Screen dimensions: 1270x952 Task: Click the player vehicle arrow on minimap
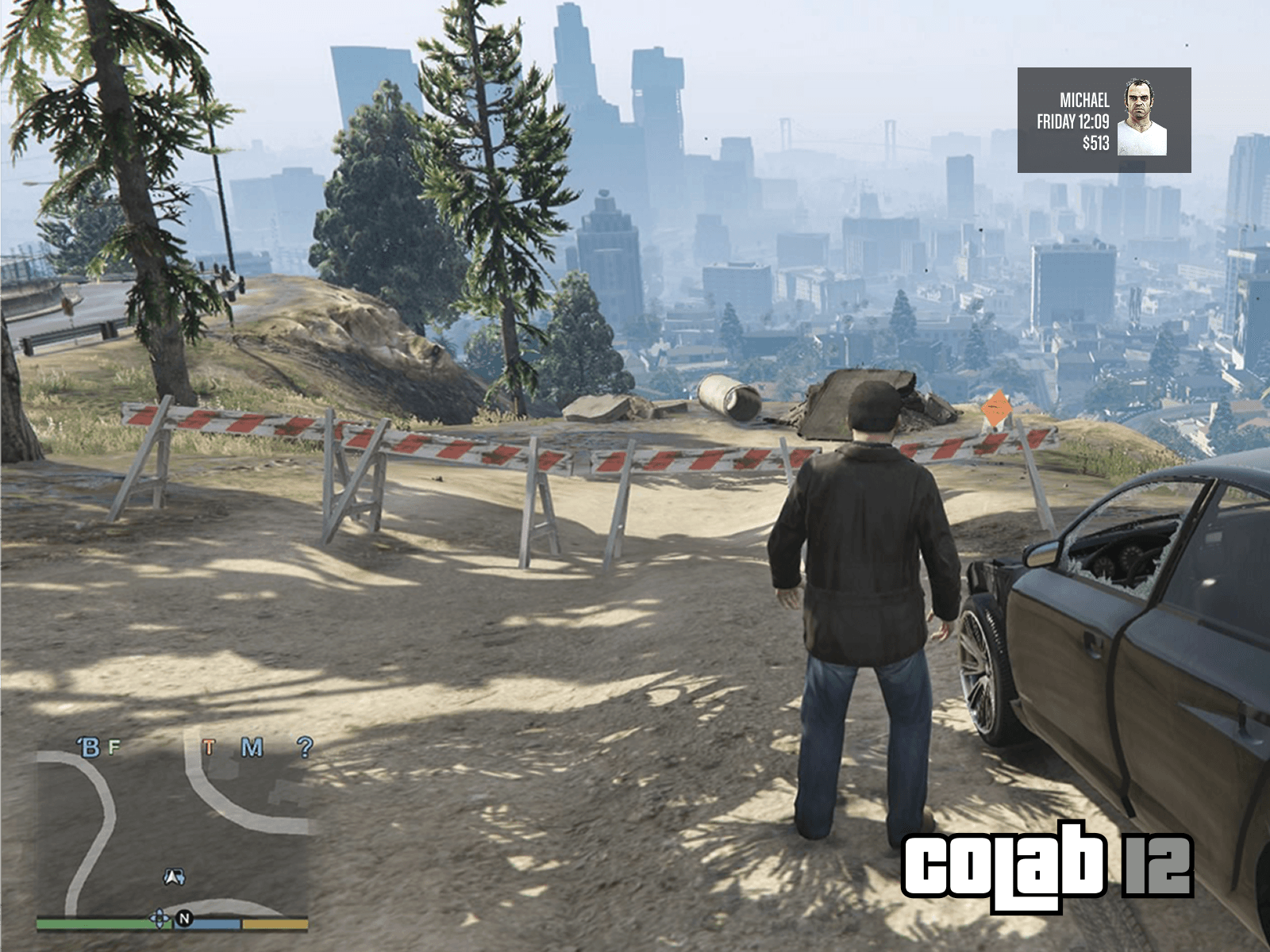(x=174, y=877)
